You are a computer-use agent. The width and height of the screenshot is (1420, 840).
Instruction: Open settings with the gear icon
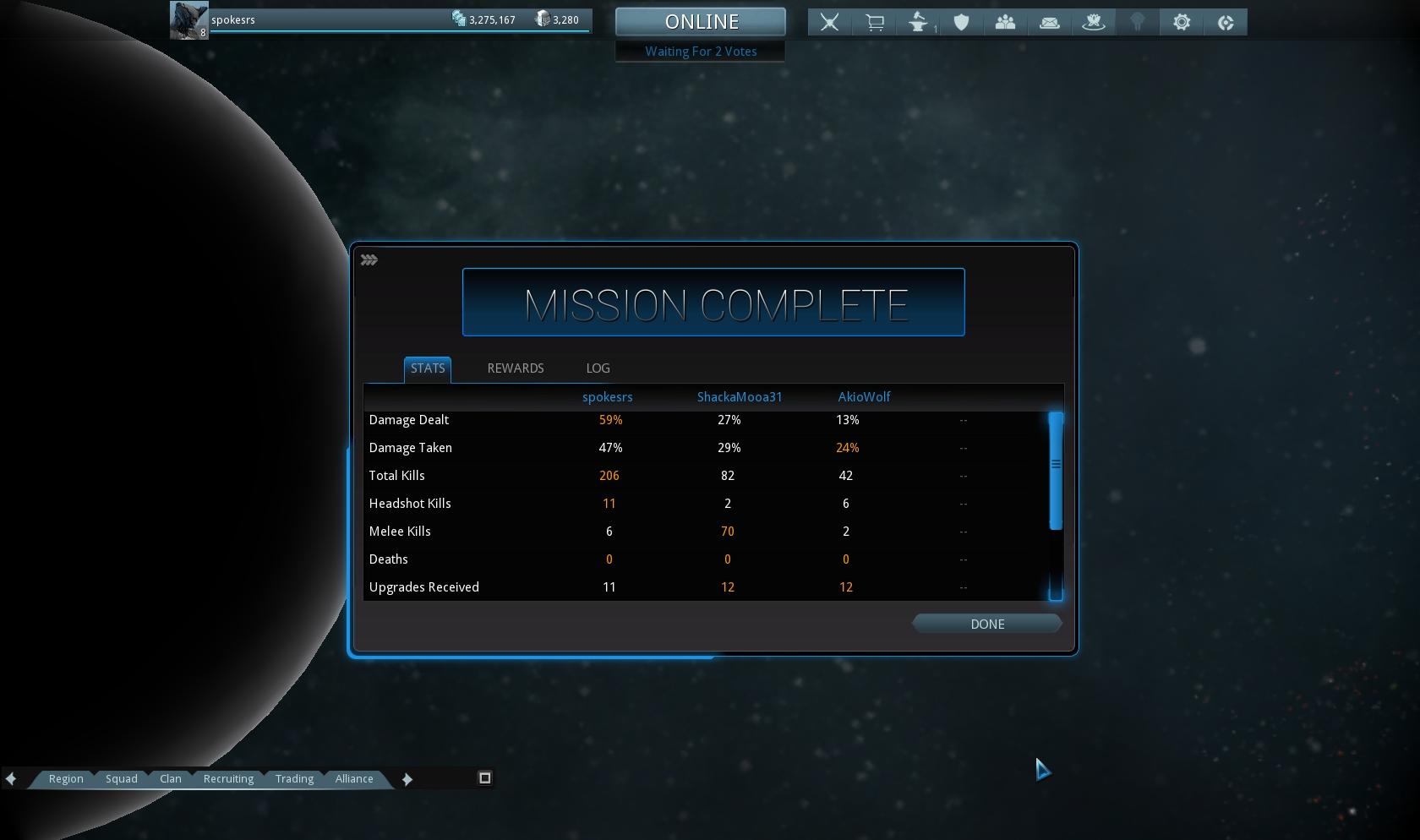coord(1182,23)
